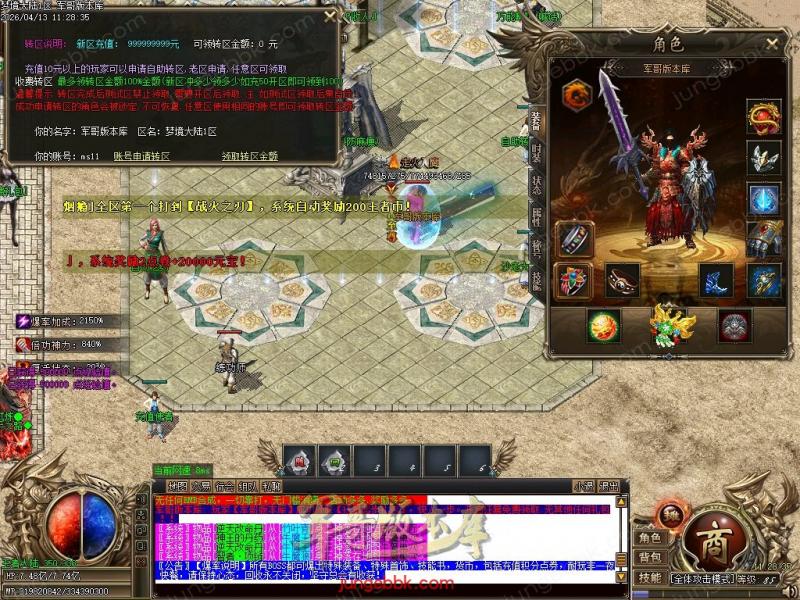Screen dimensions: 800x600
Task: Use the red potion hotbar slot
Action: click(x=299, y=461)
